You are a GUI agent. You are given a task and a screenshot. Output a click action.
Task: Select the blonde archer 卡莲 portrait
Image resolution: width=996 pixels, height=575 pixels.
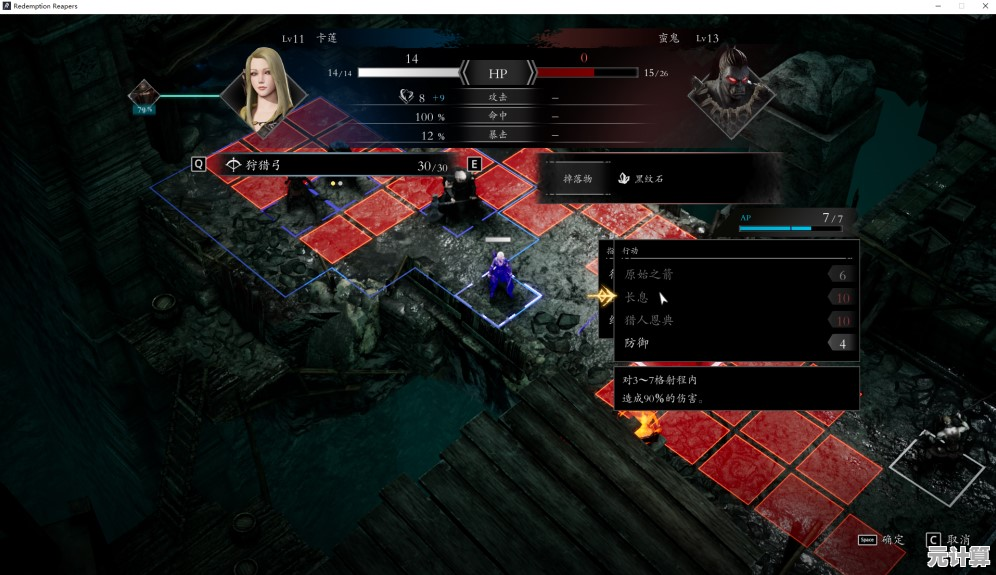point(265,91)
